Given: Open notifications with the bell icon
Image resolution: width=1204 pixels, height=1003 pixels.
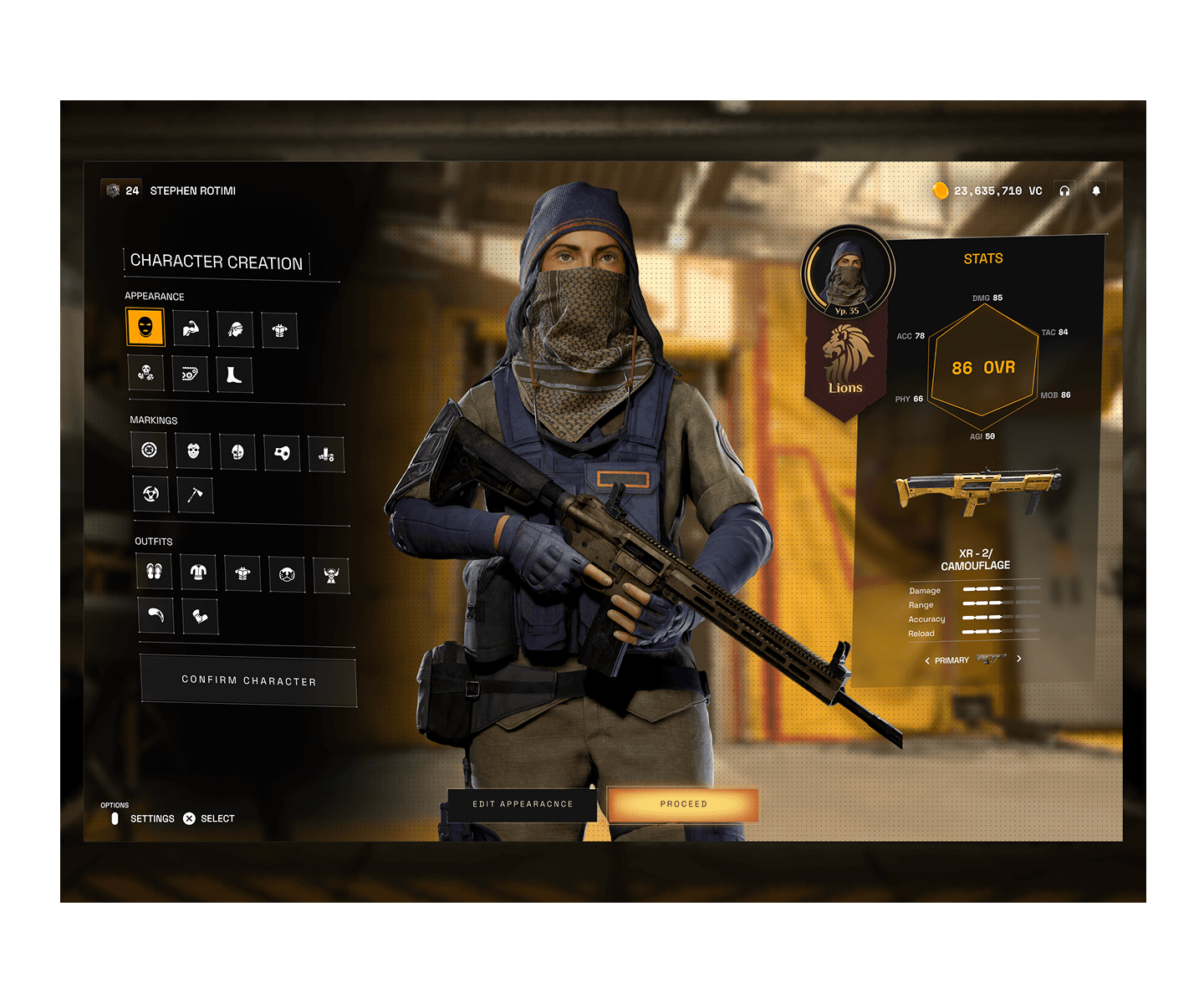Looking at the screenshot, I should click(1096, 191).
